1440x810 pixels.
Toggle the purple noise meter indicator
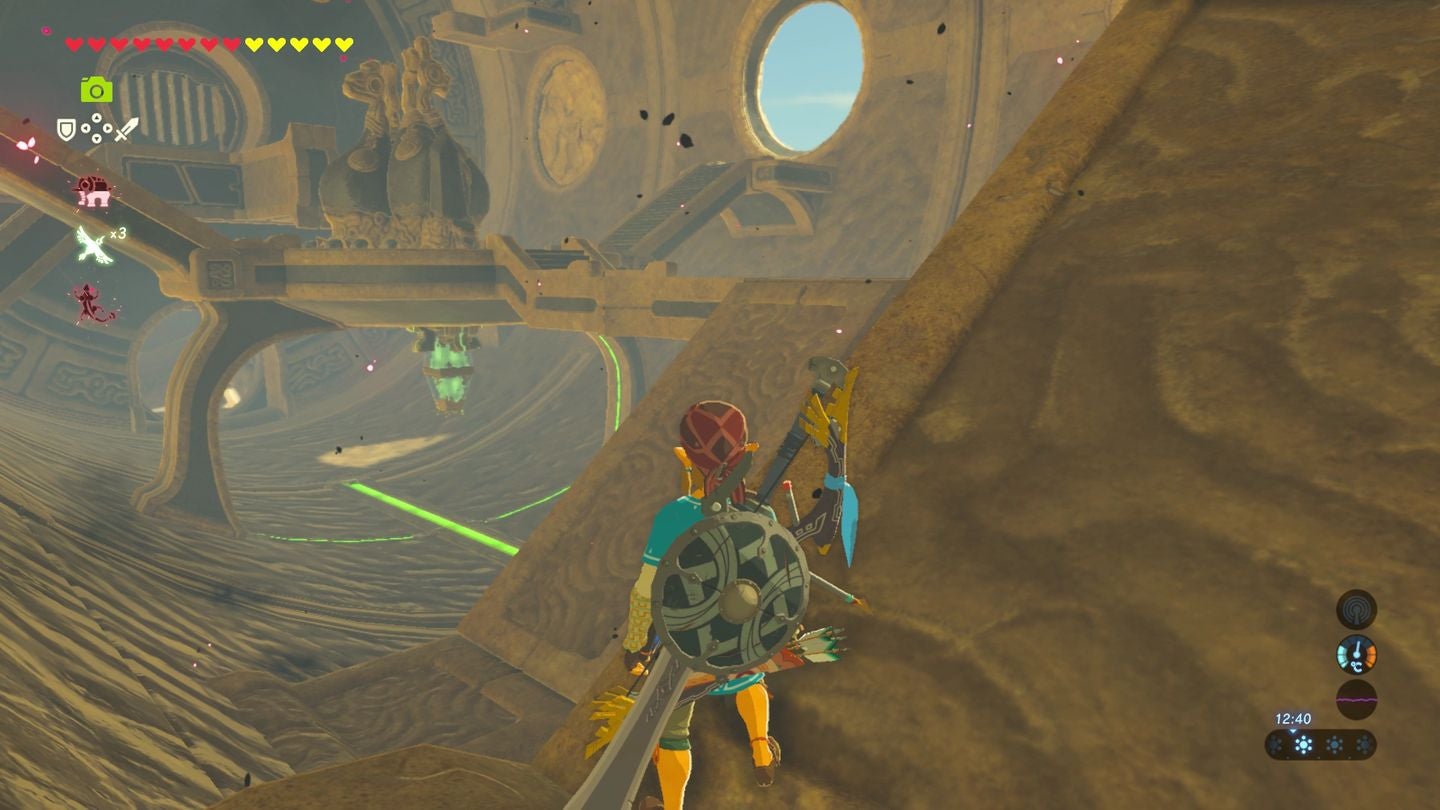pyautogui.click(x=1356, y=698)
